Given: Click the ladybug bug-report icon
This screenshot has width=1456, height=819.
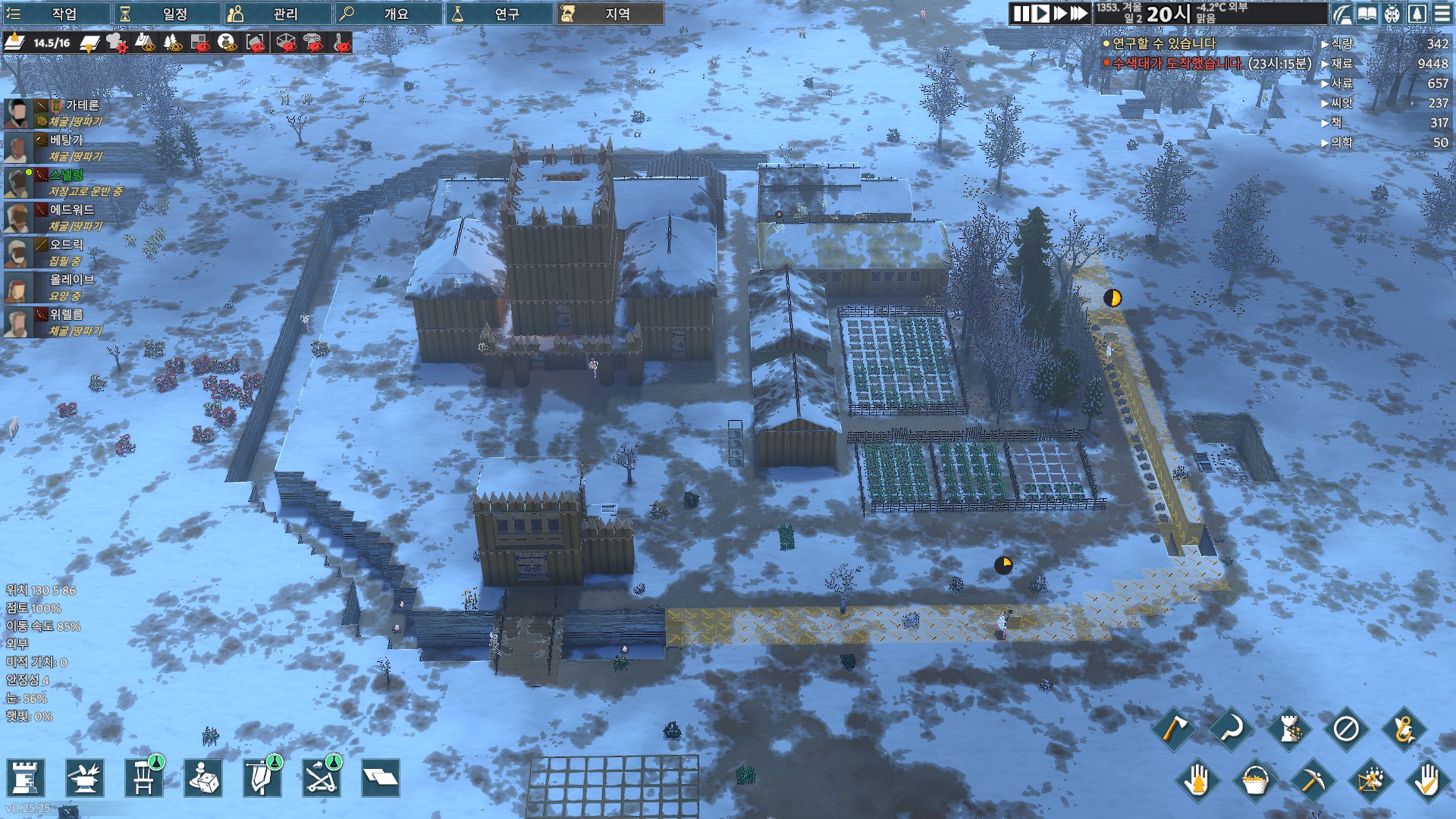Looking at the screenshot, I should point(1392,14).
